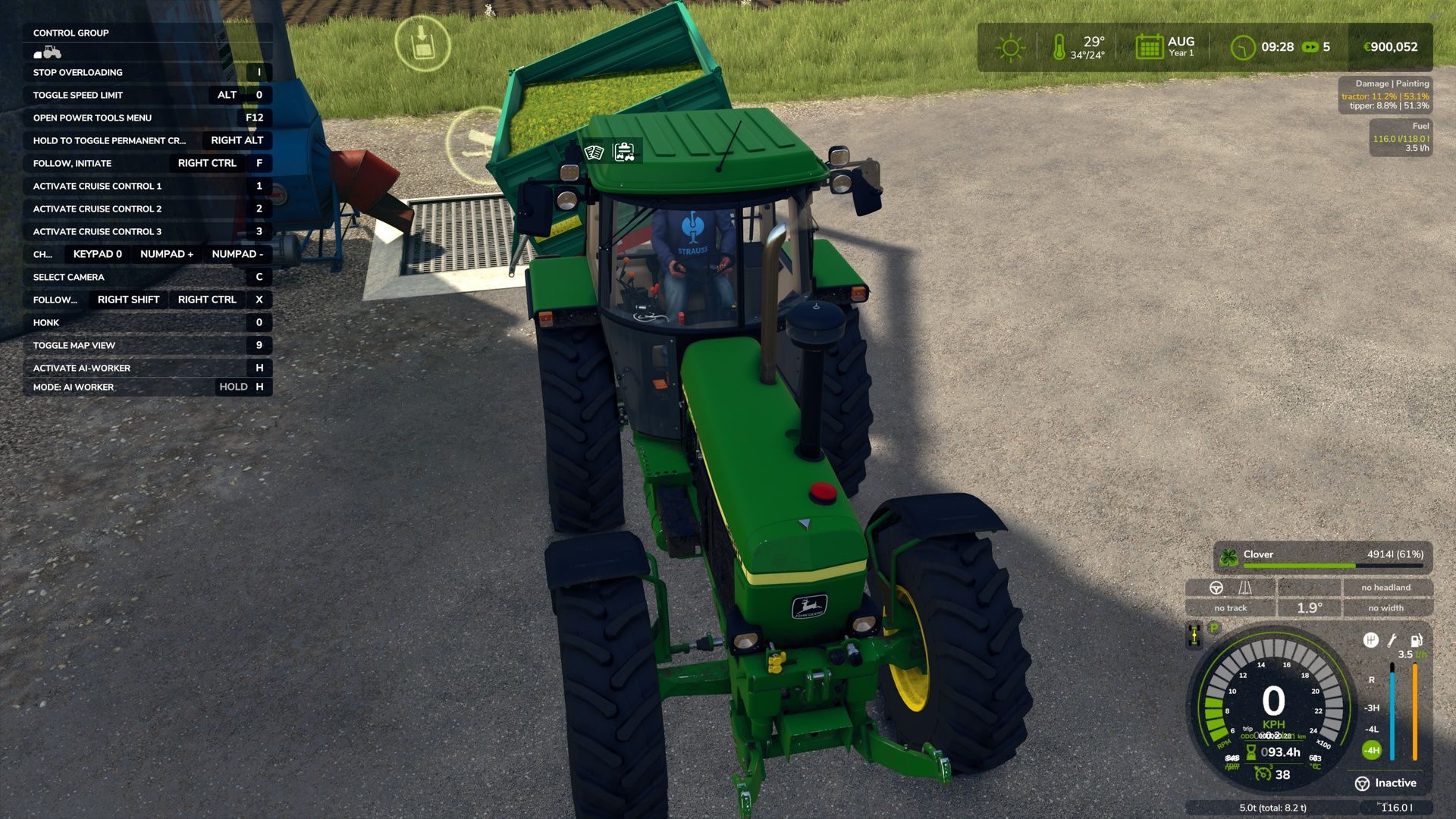Image resolution: width=1456 pixels, height=819 pixels.
Task: Open the vehicle clipboard icon above the cab
Action: coord(624,152)
